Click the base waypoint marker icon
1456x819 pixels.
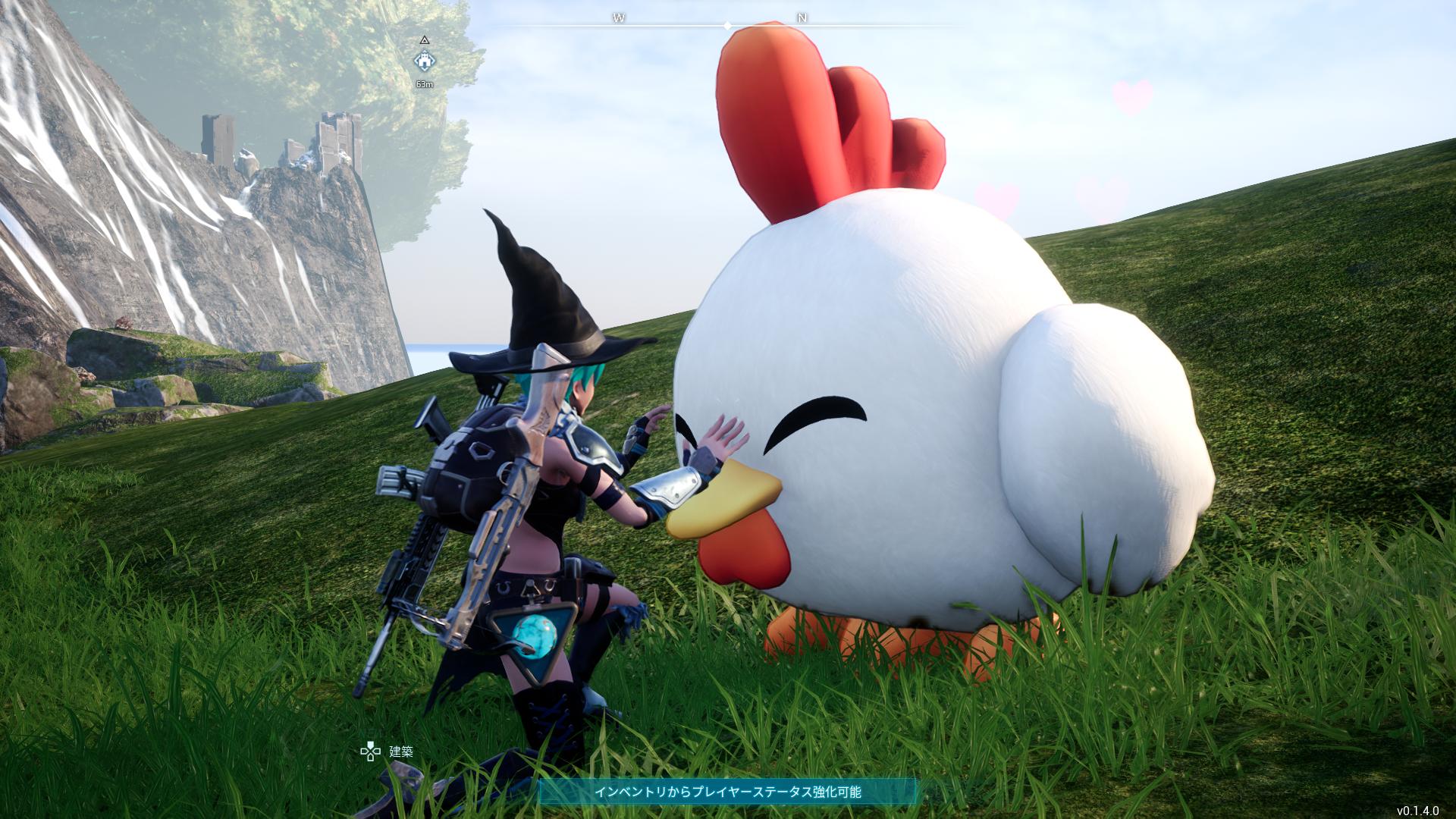[424, 61]
